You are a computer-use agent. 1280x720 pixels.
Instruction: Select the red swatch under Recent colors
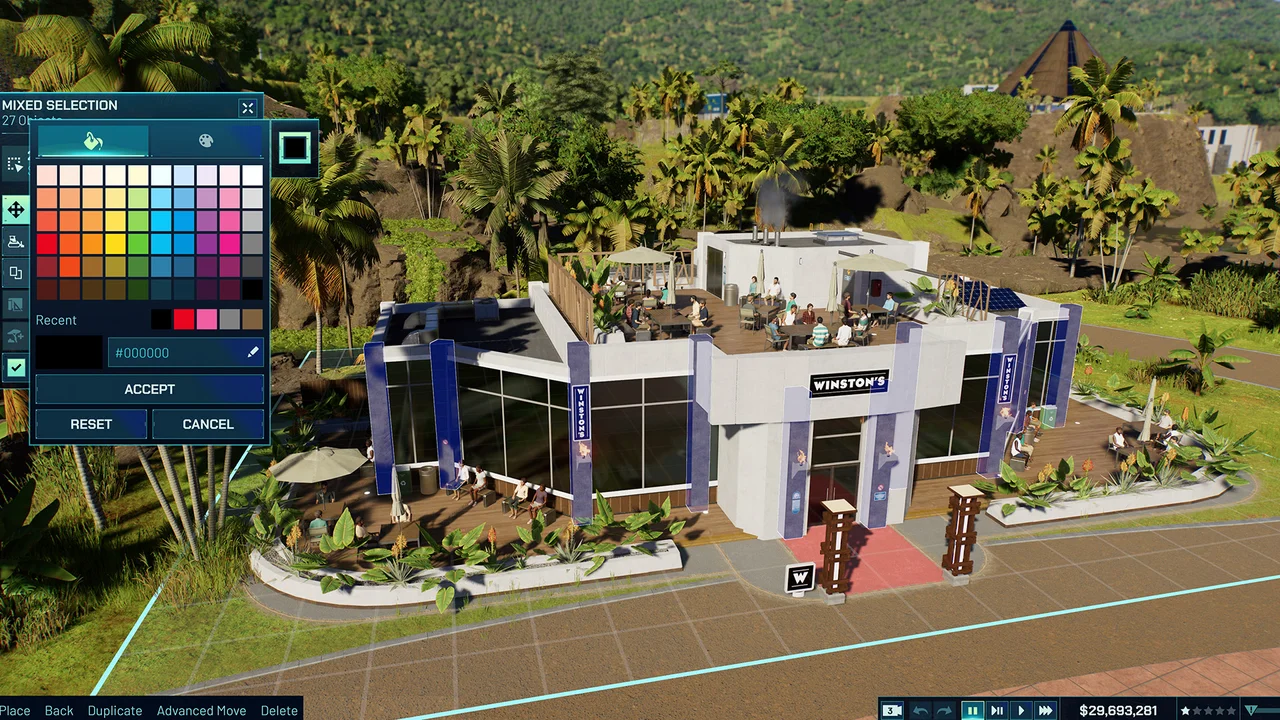point(183,319)
